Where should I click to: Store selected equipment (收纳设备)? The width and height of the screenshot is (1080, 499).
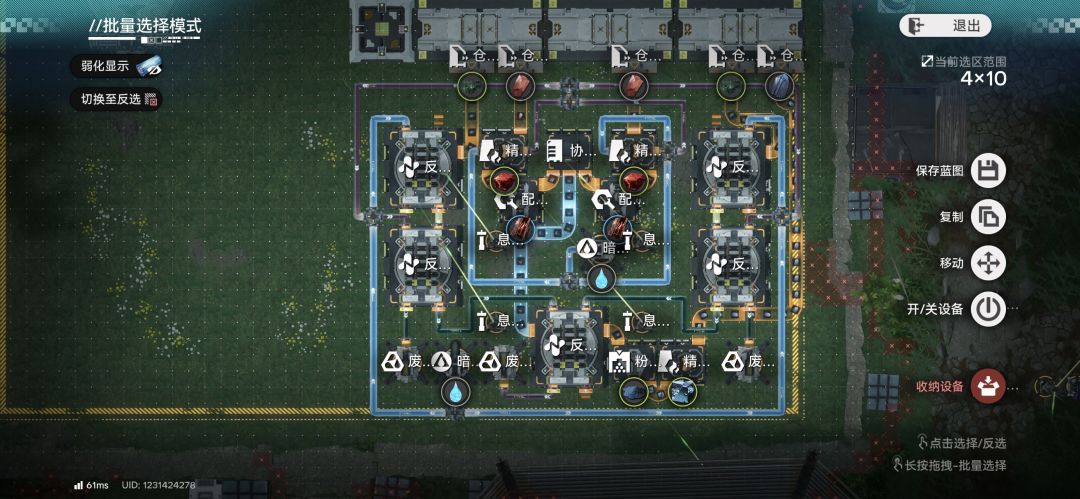[987, 385]
